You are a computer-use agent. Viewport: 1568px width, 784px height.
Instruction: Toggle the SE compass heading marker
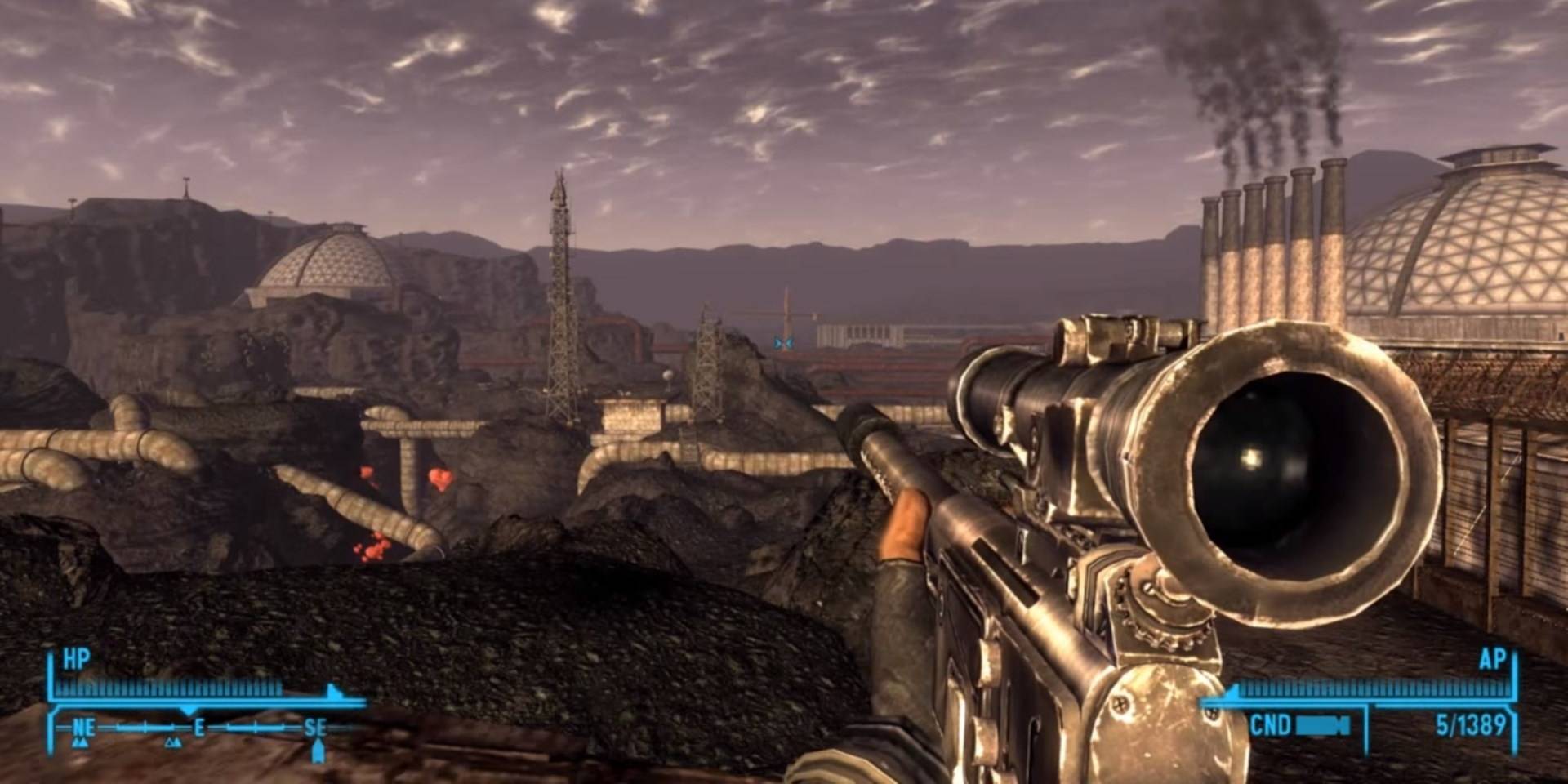click(x=317, y=727)
